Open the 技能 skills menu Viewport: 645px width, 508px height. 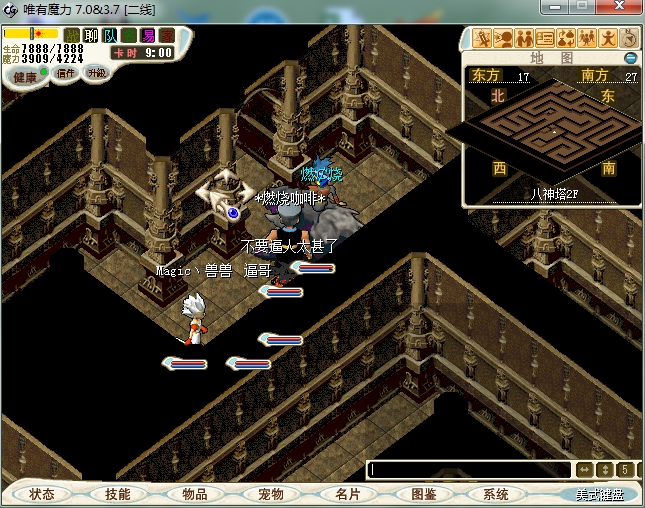click(118, 494)
